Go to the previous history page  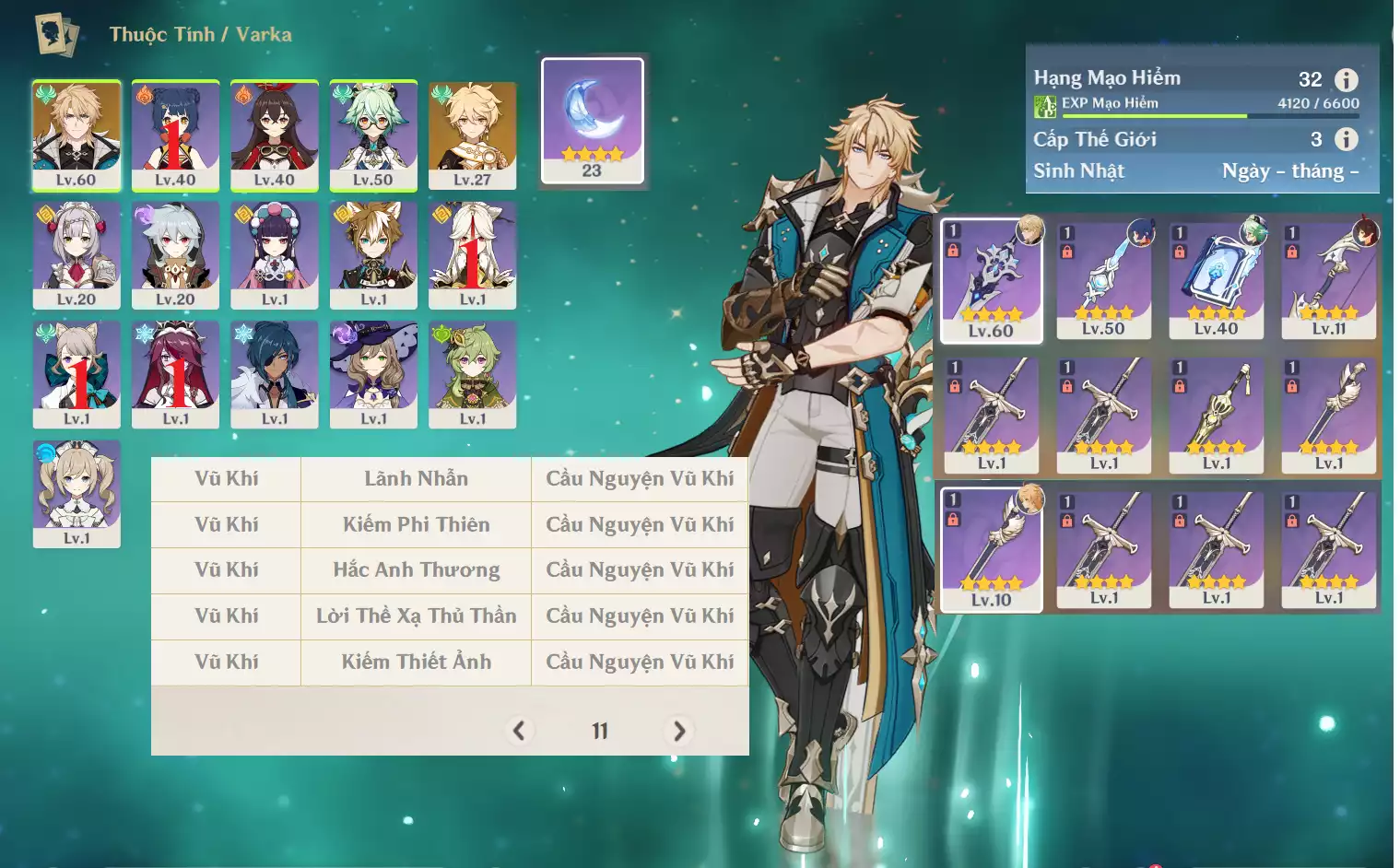click(x=519, y=731)
